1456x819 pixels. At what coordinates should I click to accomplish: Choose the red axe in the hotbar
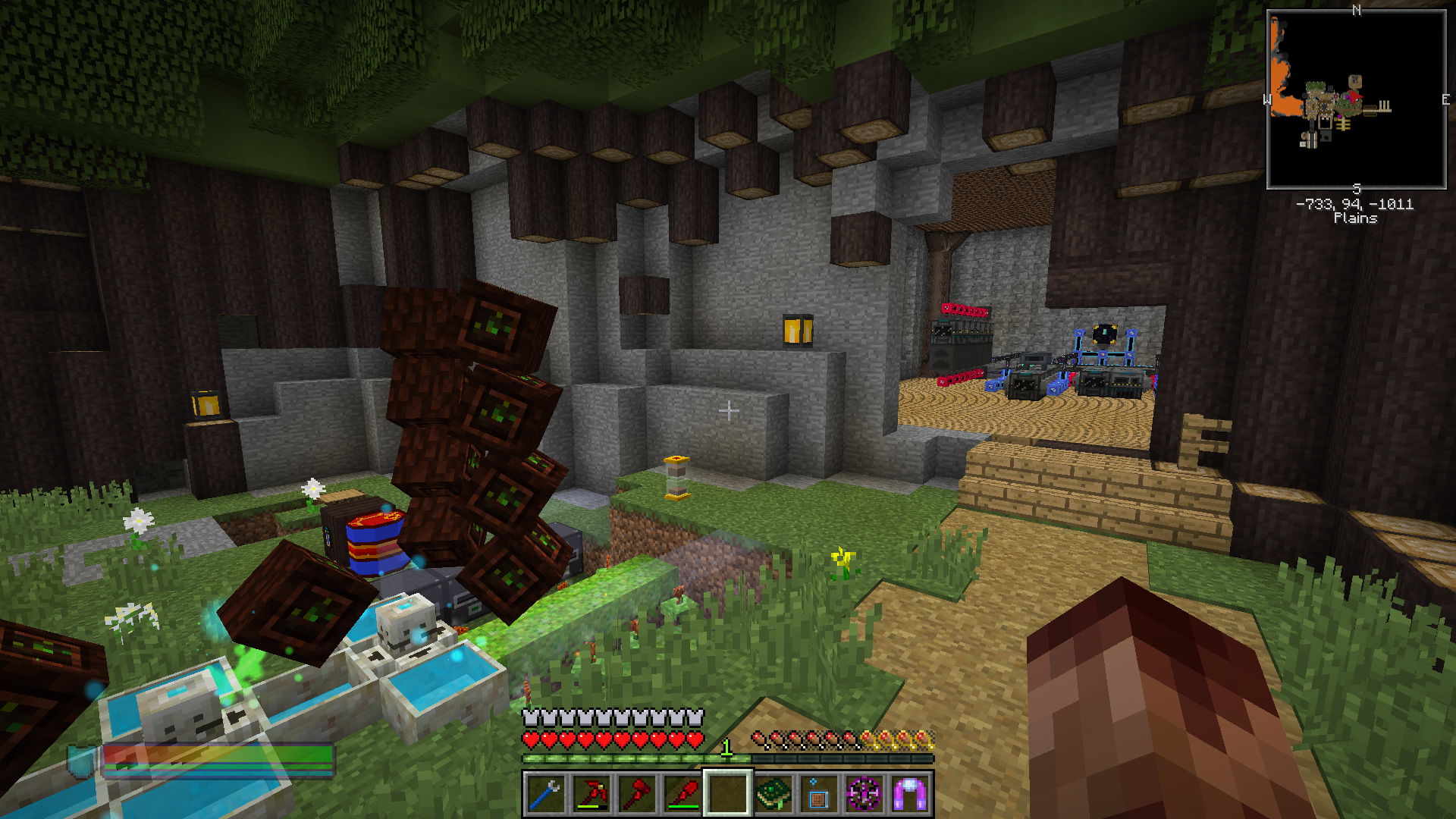pos(637,794)
